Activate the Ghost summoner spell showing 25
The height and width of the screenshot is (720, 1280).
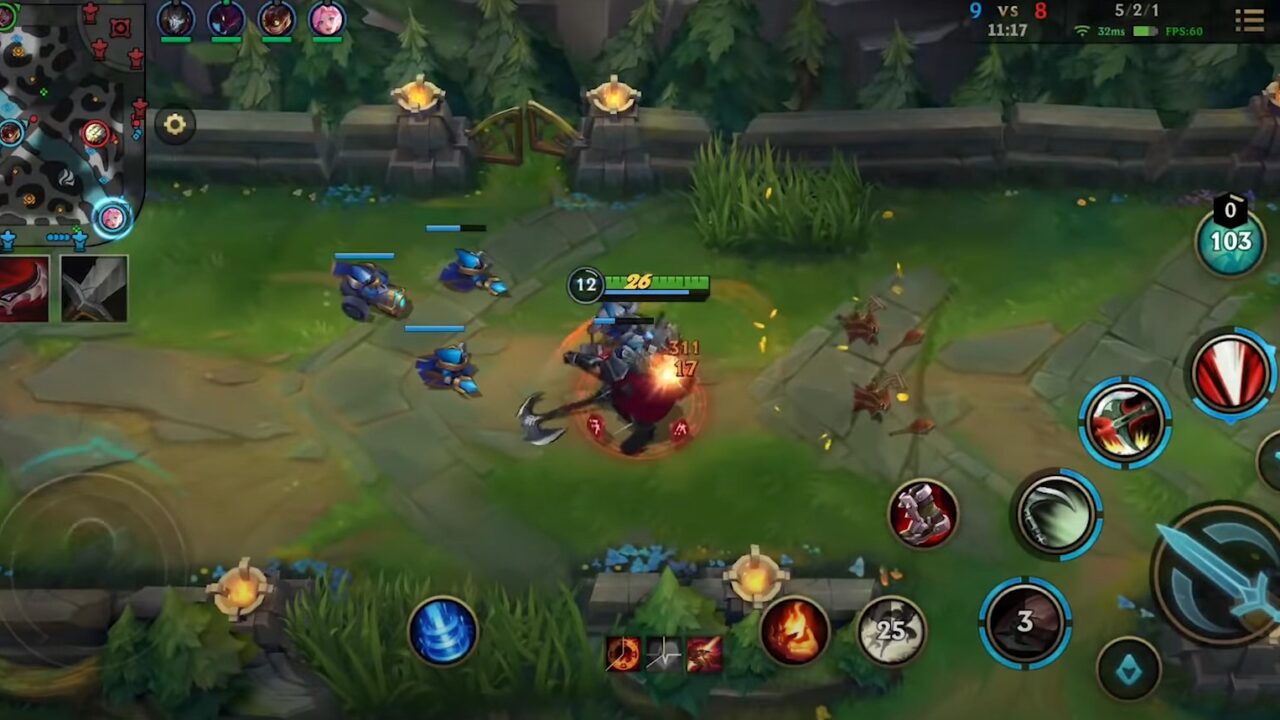coord(893,630)
